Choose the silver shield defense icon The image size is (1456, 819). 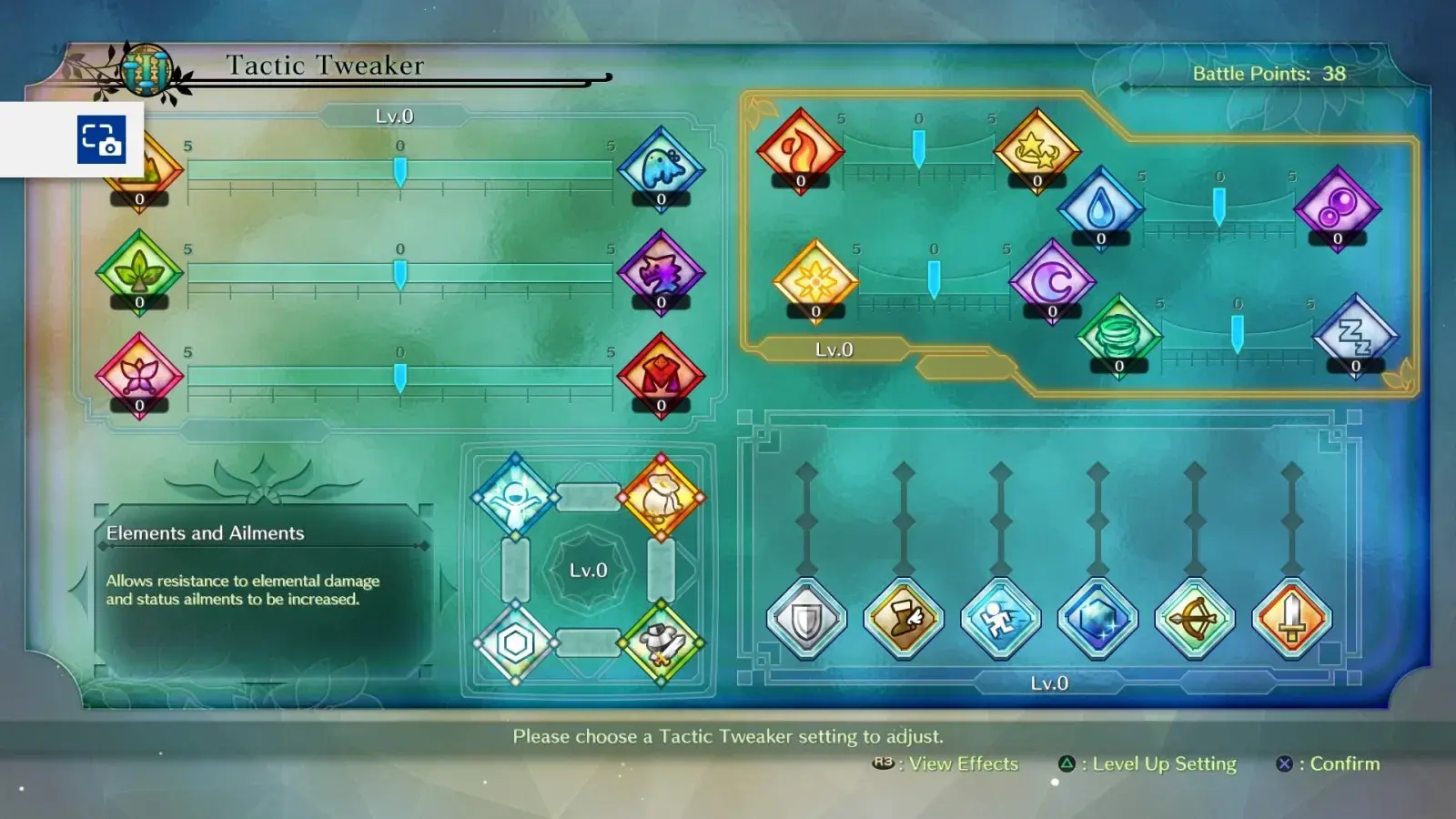[x=806, y=620]
